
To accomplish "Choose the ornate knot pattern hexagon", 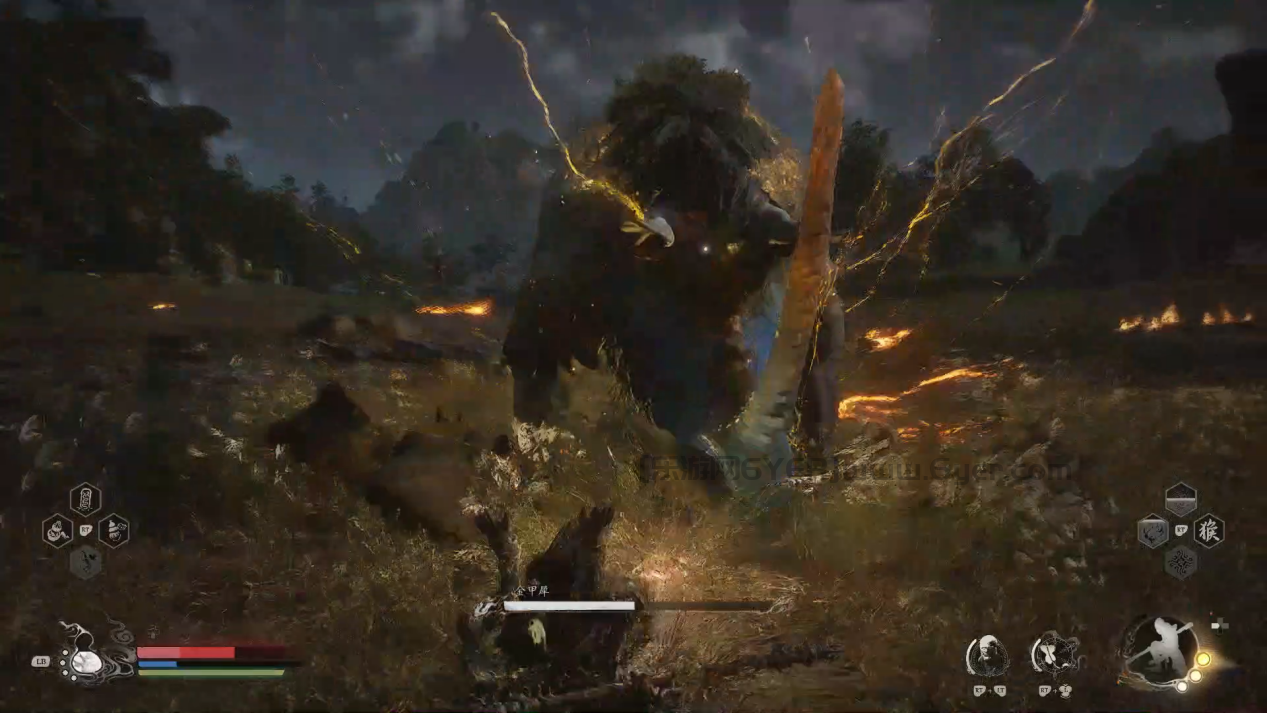I will click(x=1181, y=562).
